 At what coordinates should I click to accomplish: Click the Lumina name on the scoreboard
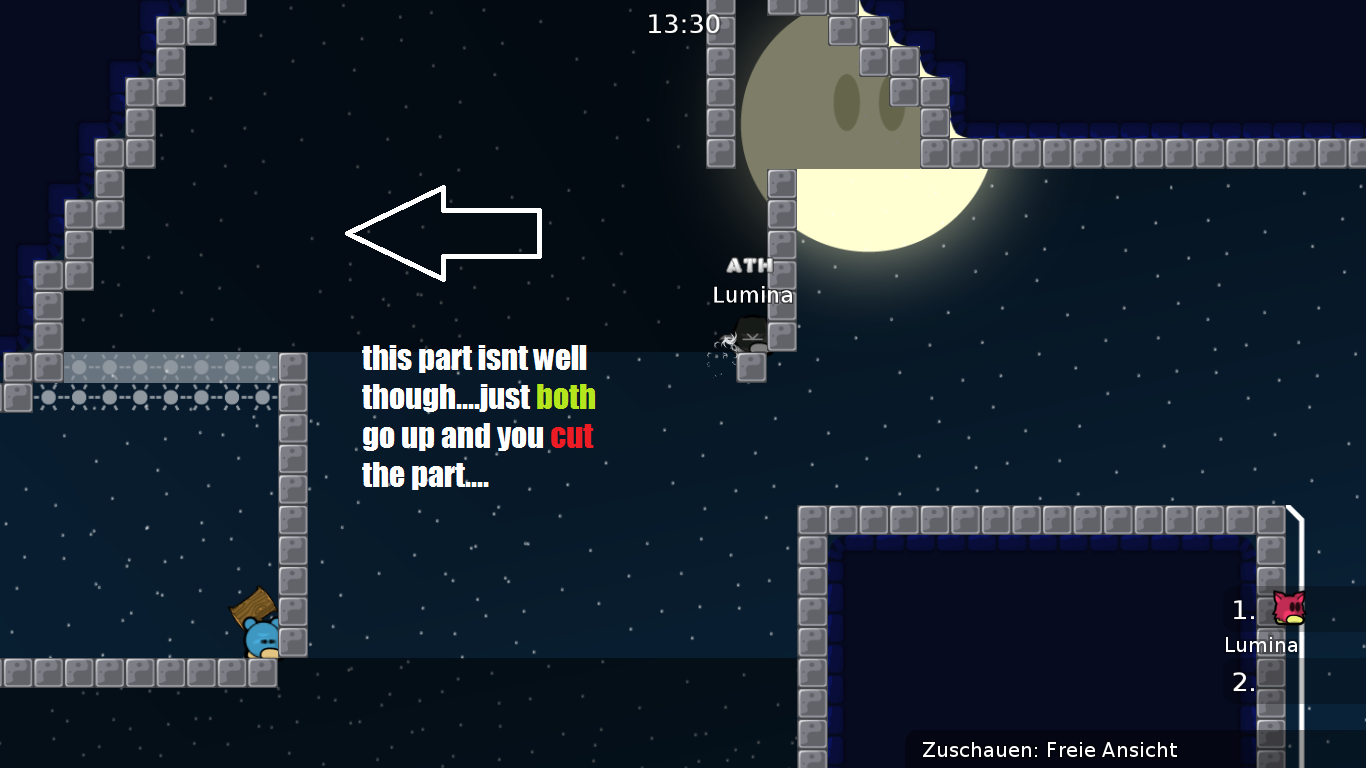point(1261,645)
